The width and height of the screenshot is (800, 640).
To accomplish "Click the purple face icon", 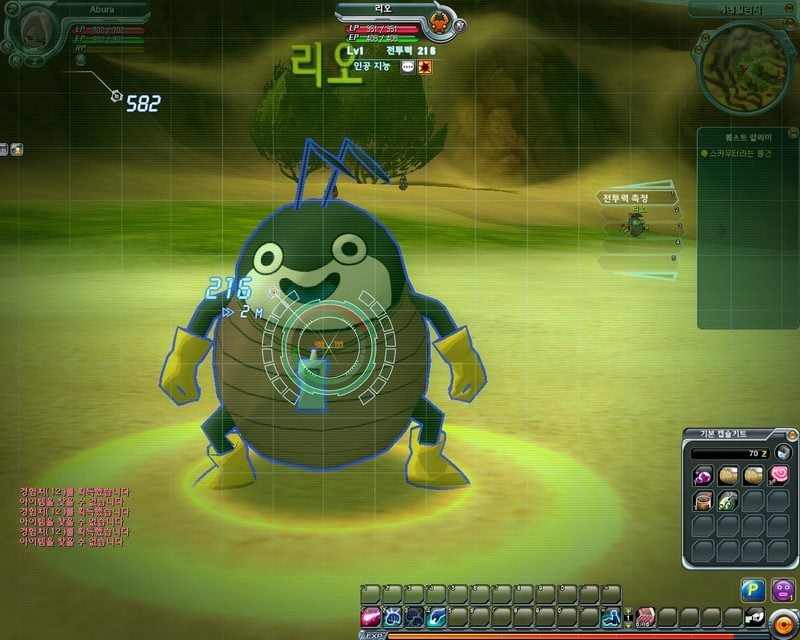I will tap(783, 590).
